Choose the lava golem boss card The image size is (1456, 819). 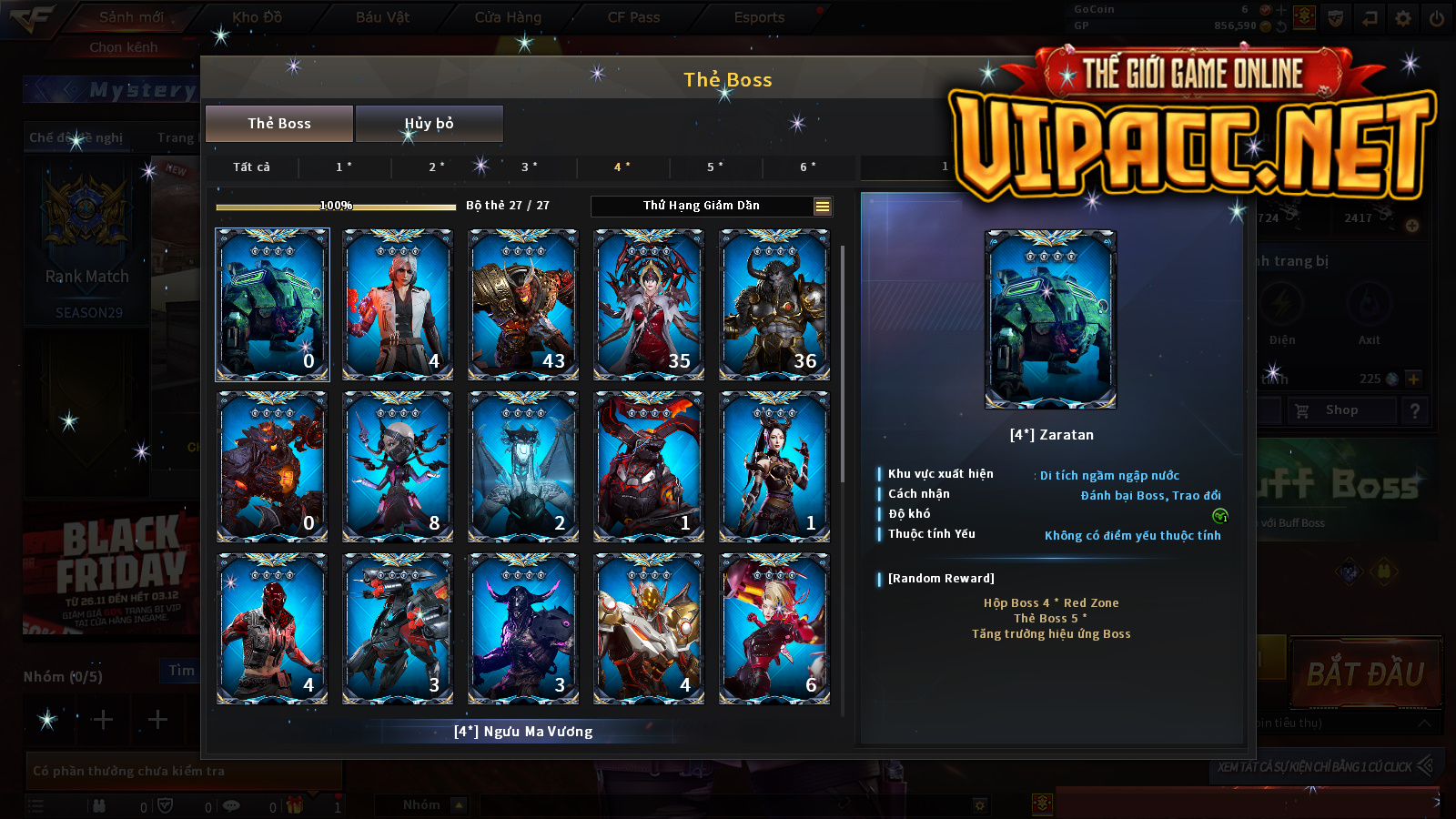coord(272,466)
